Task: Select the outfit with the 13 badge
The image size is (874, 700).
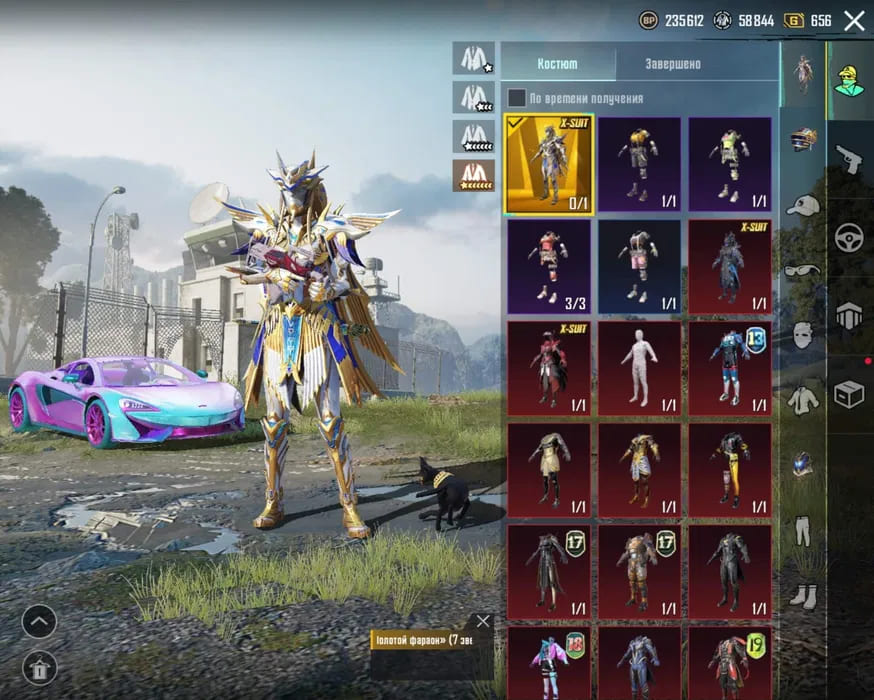Action: tap(730, 367)
